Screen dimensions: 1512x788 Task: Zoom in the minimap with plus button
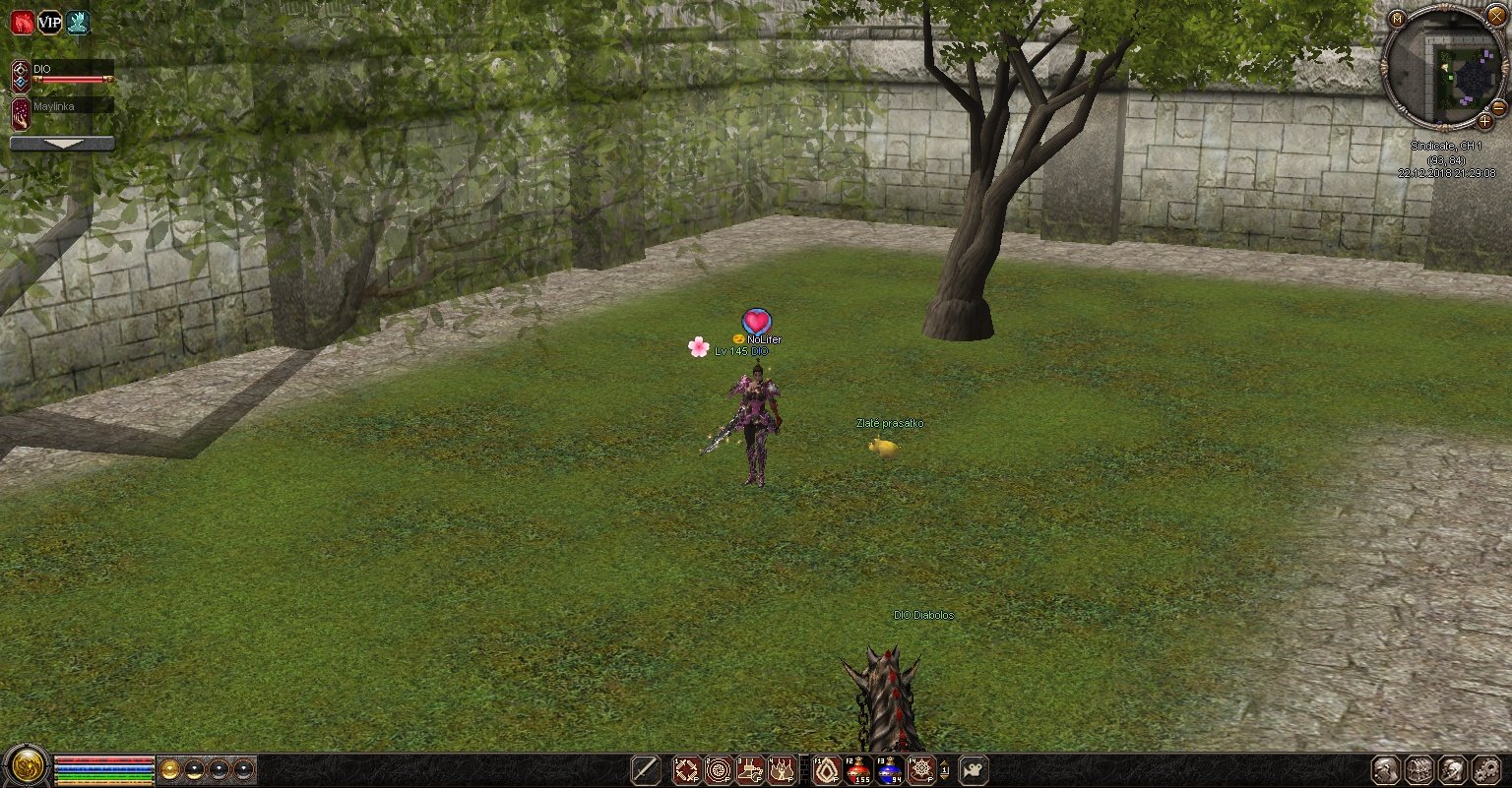click(x=1484, y=122)
